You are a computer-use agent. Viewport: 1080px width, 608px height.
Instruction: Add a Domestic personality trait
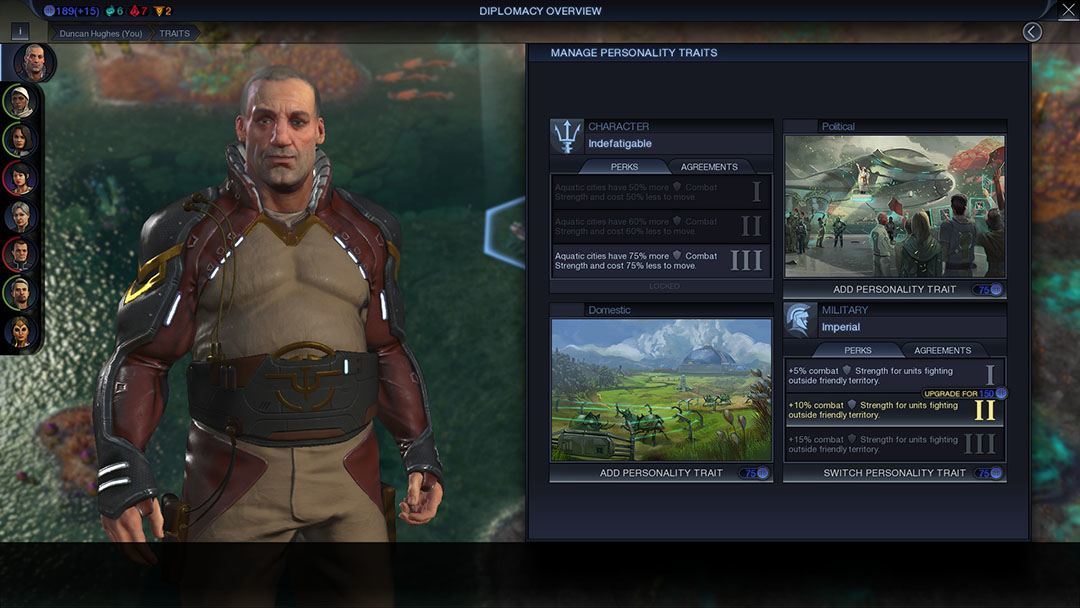[x=660, y=473]
